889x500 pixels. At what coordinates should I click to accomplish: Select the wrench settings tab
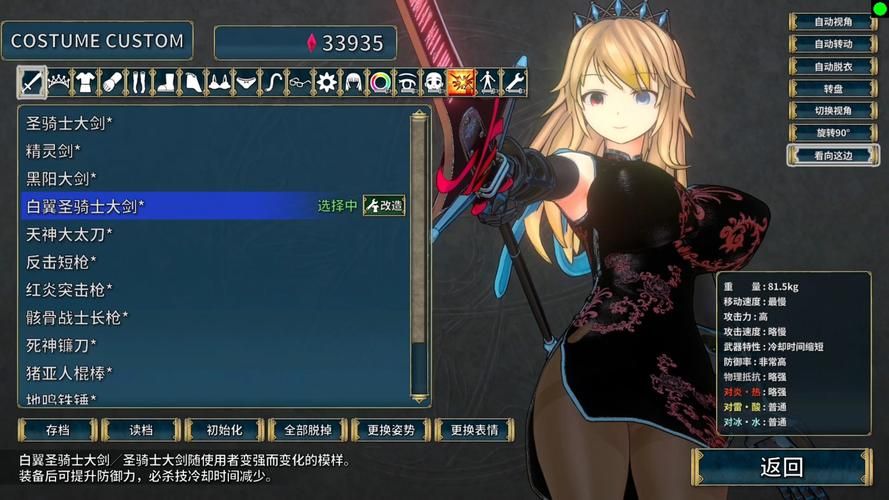[x=514, y=82]
